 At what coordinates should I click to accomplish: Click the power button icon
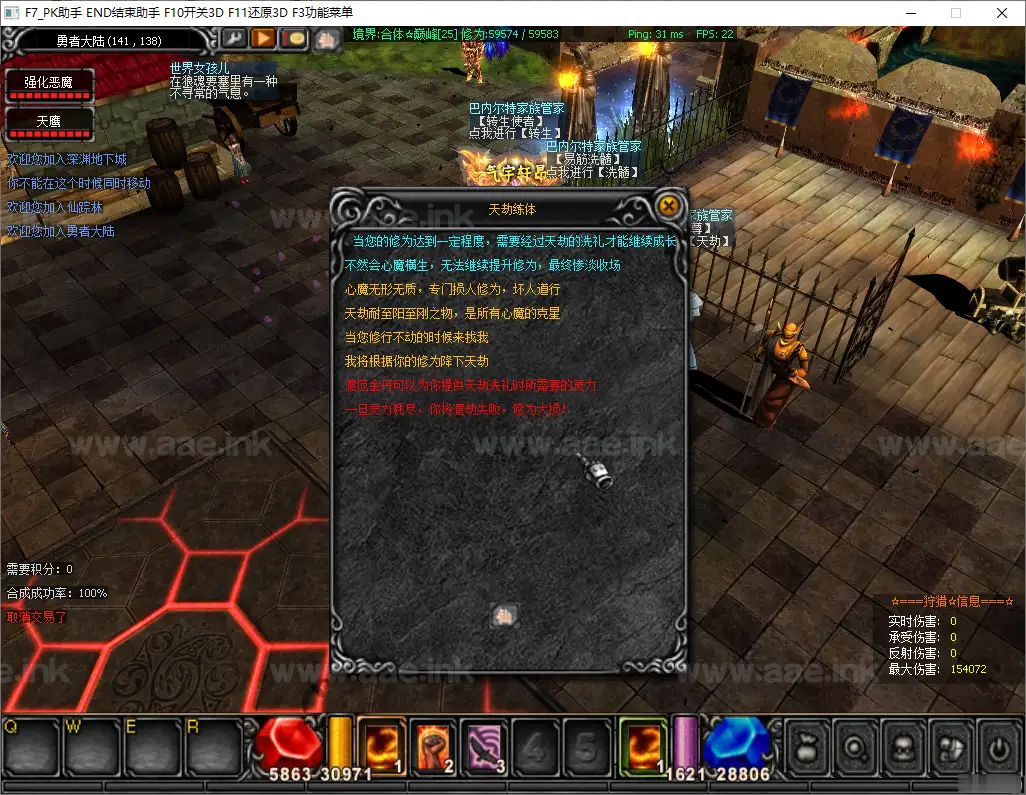coord(996,748)
